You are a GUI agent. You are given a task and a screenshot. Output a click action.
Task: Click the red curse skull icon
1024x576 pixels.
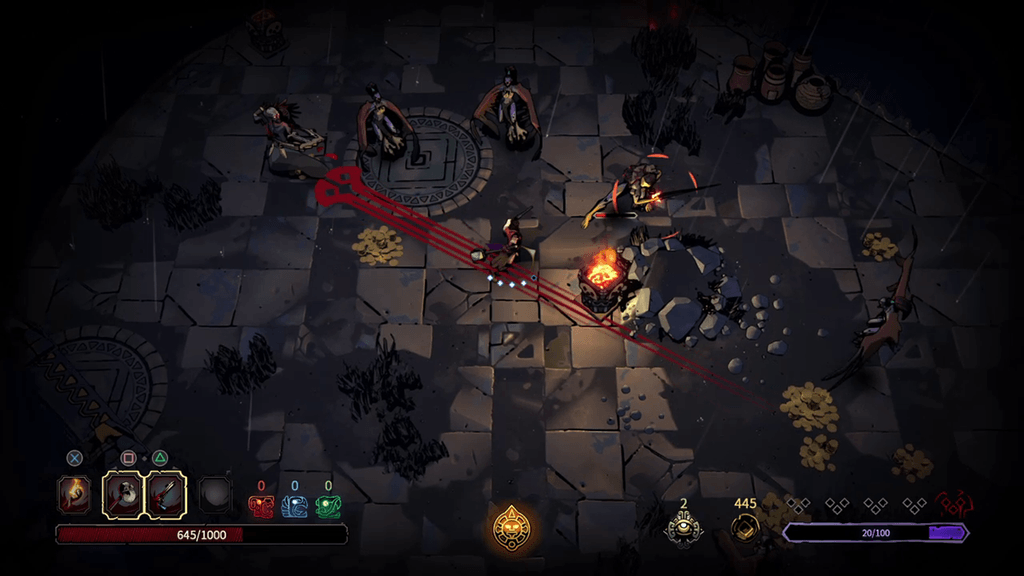(x=953, y=505)
